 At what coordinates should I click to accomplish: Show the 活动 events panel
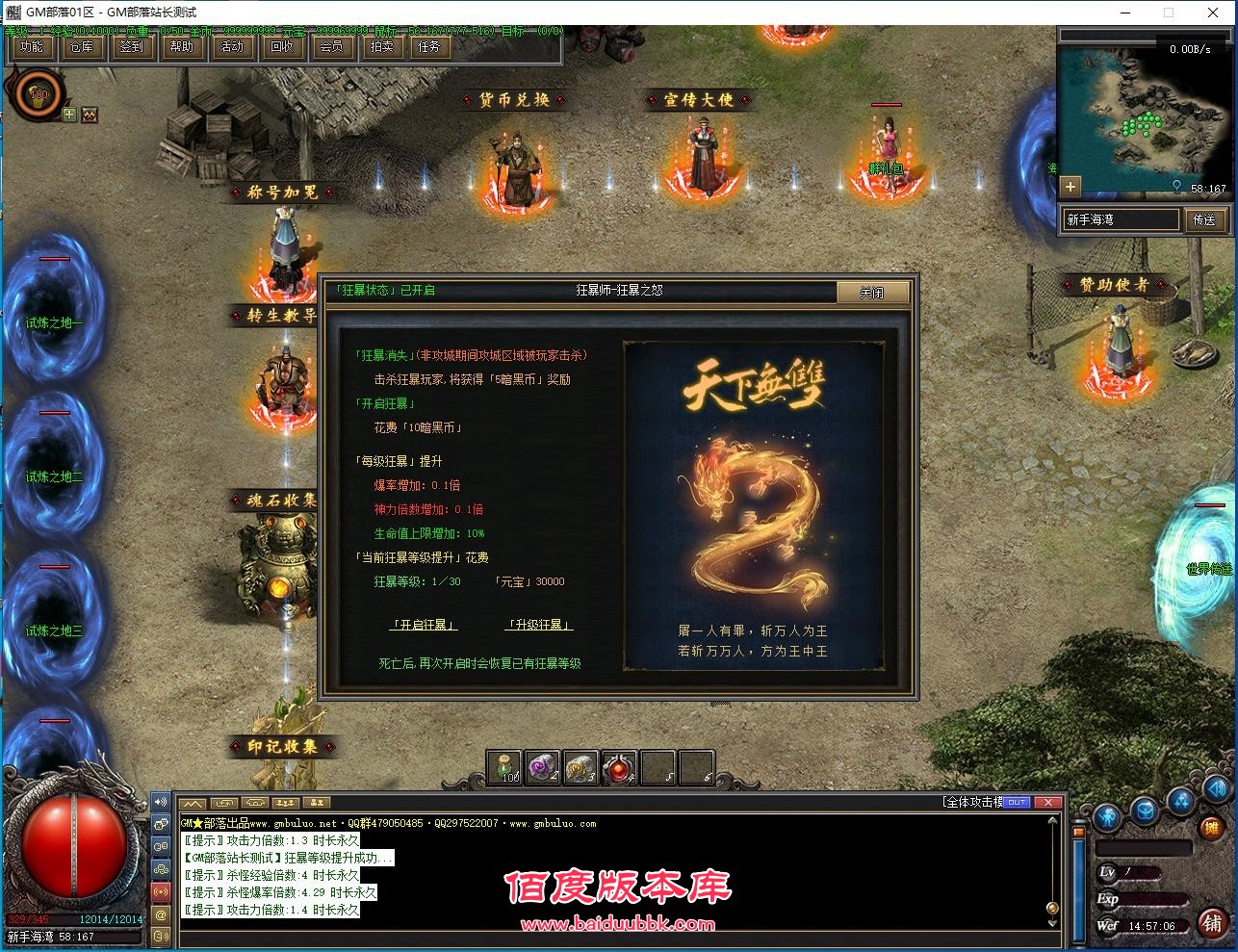pyautogui.click(x=232, y=46)
